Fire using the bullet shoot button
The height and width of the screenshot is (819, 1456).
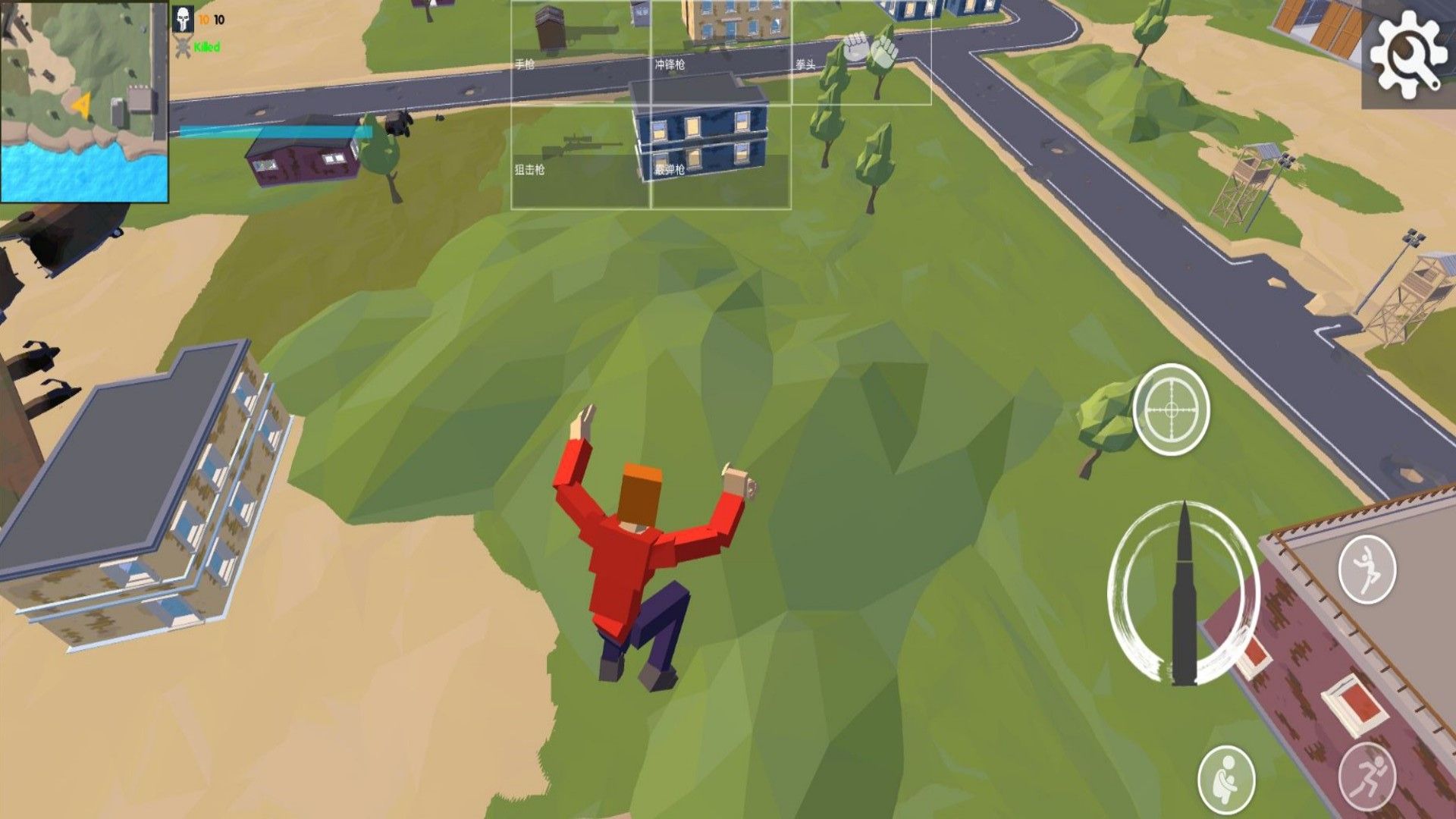1183,593
